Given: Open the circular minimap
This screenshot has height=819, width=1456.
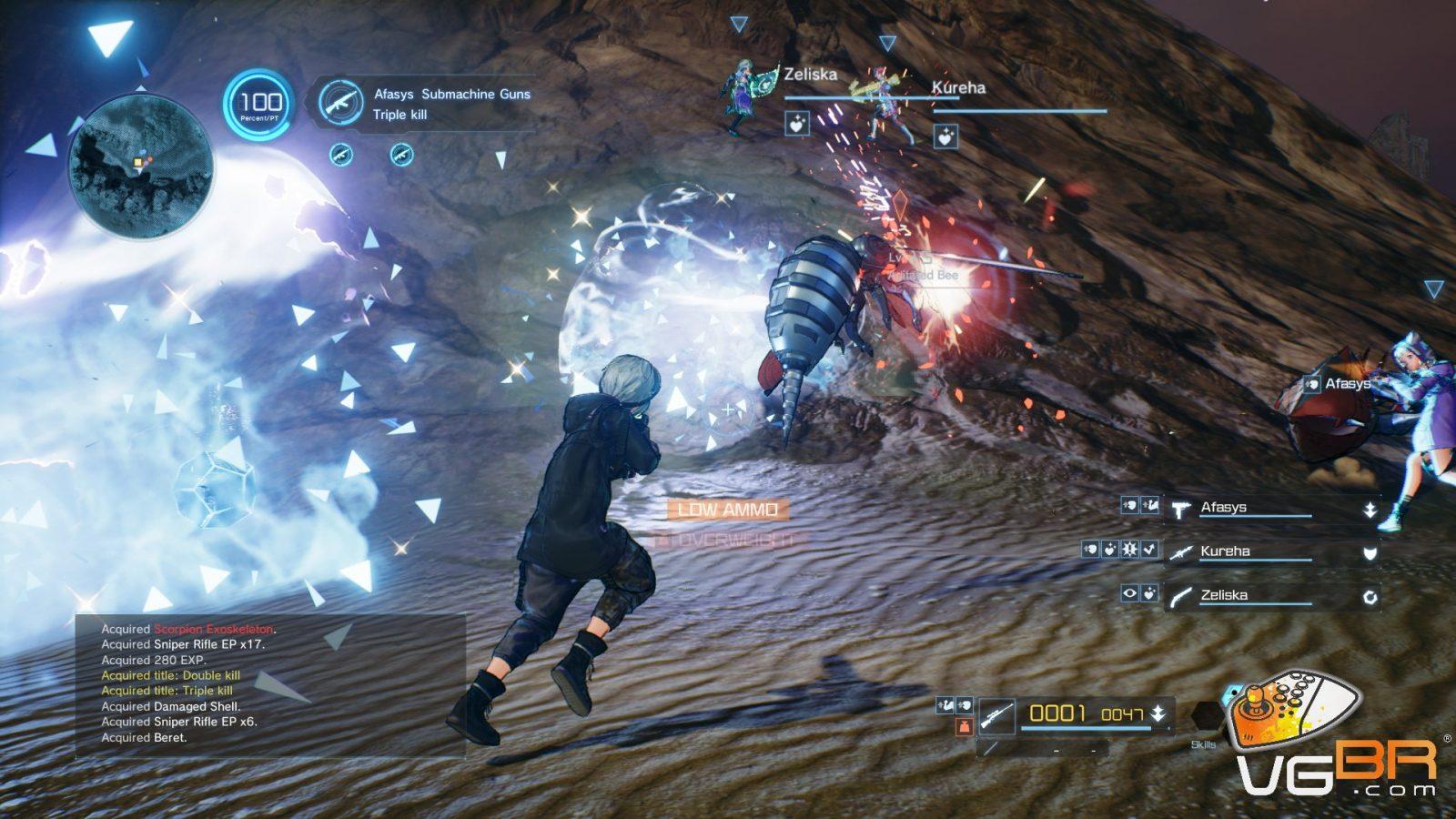Looking at the screenshot, I should click(x=142, y=167).
